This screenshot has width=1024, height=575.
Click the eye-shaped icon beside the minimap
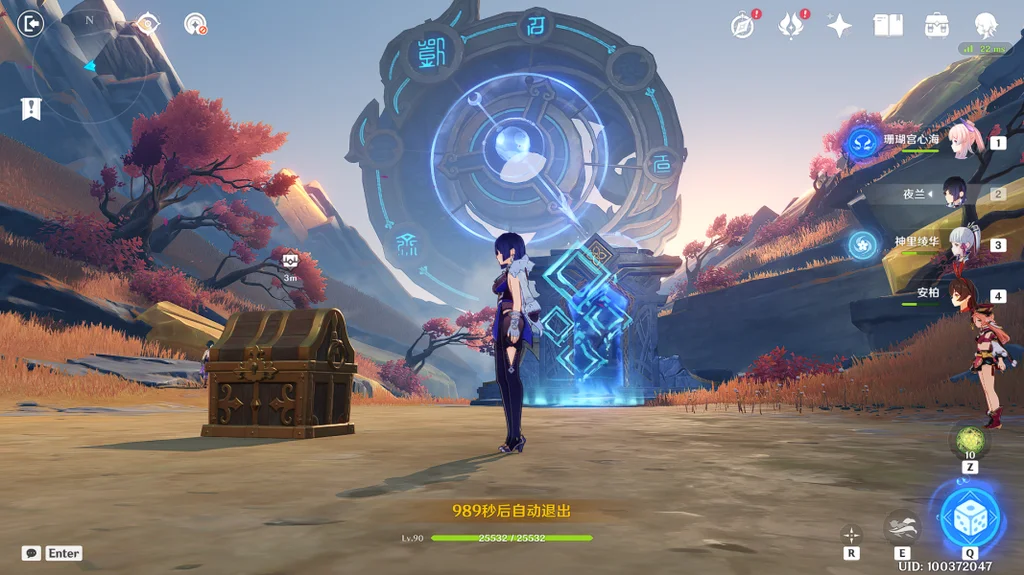pos(148,24)
